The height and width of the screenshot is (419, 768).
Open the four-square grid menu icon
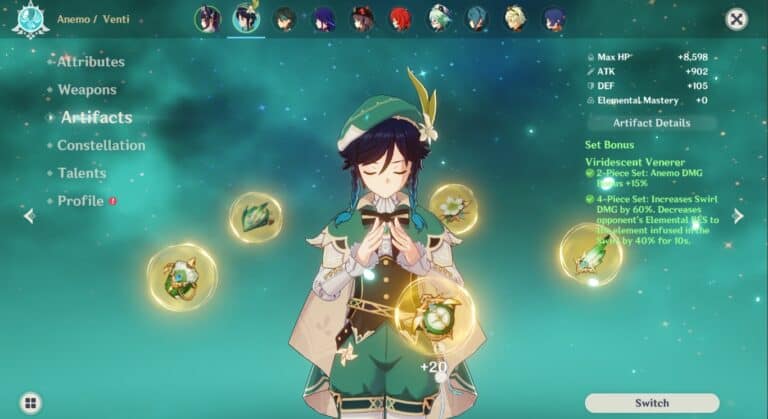(x=31, y=403)
